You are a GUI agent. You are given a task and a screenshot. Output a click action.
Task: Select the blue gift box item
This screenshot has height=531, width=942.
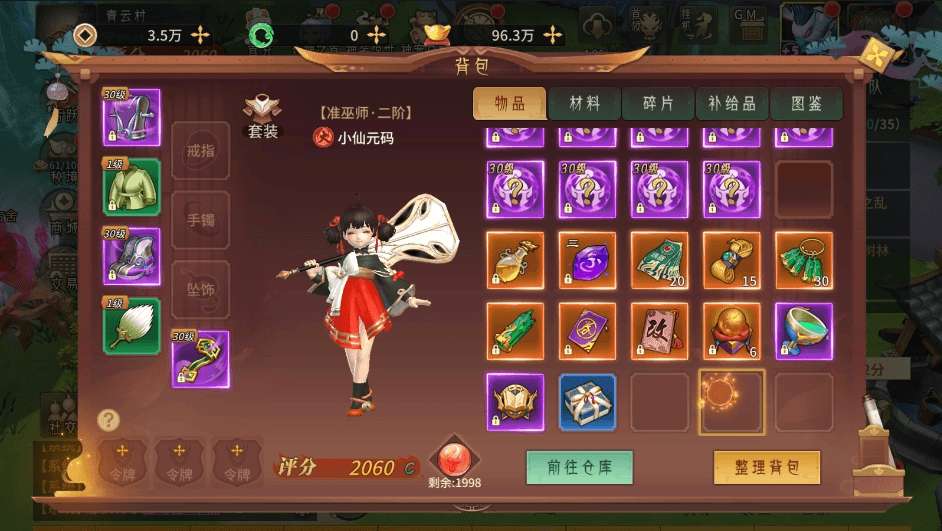click(587, 402)
